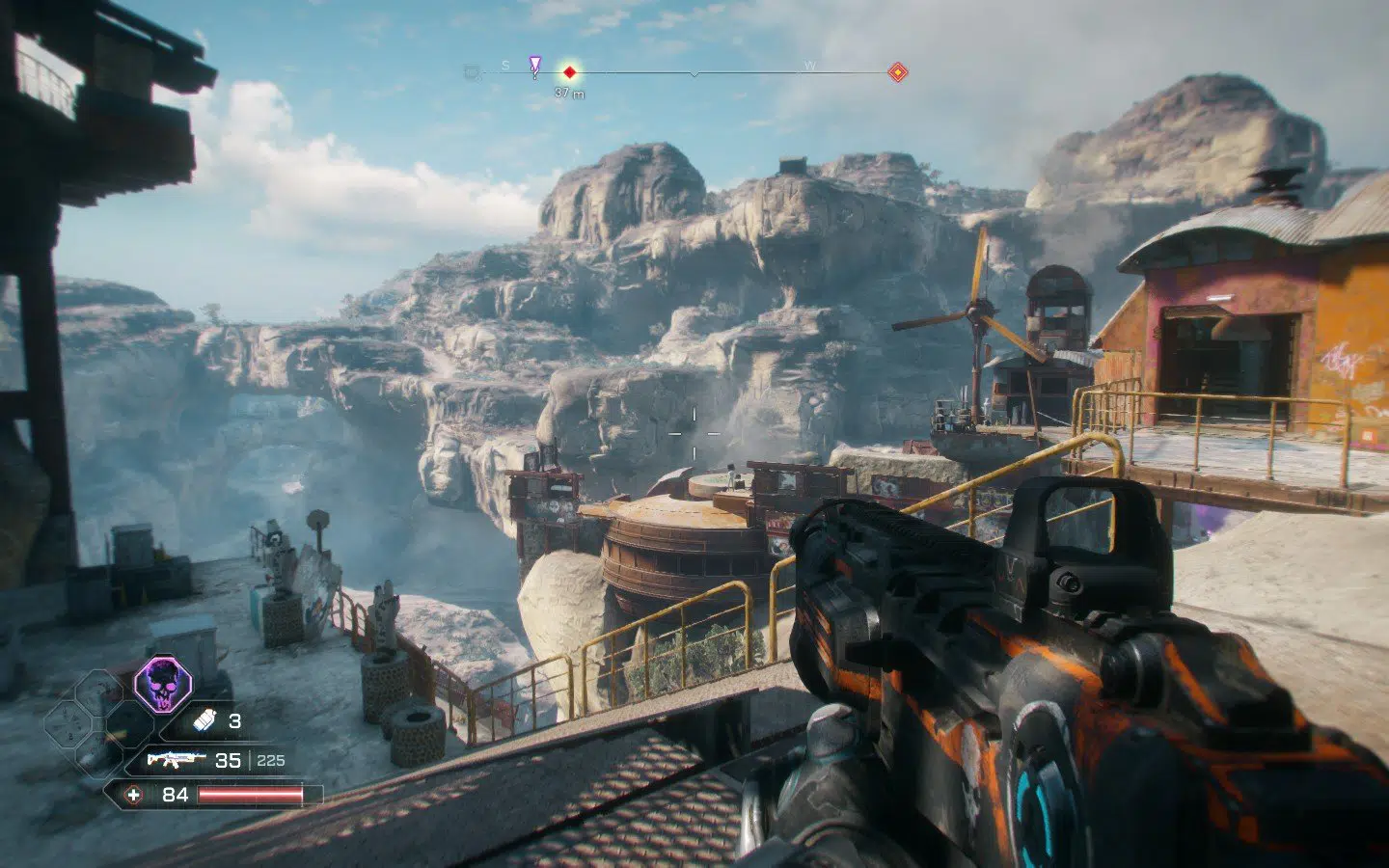Click the notch at the compass center
Viewport: 1389px width, 868px height.
[x=694, y=73]
